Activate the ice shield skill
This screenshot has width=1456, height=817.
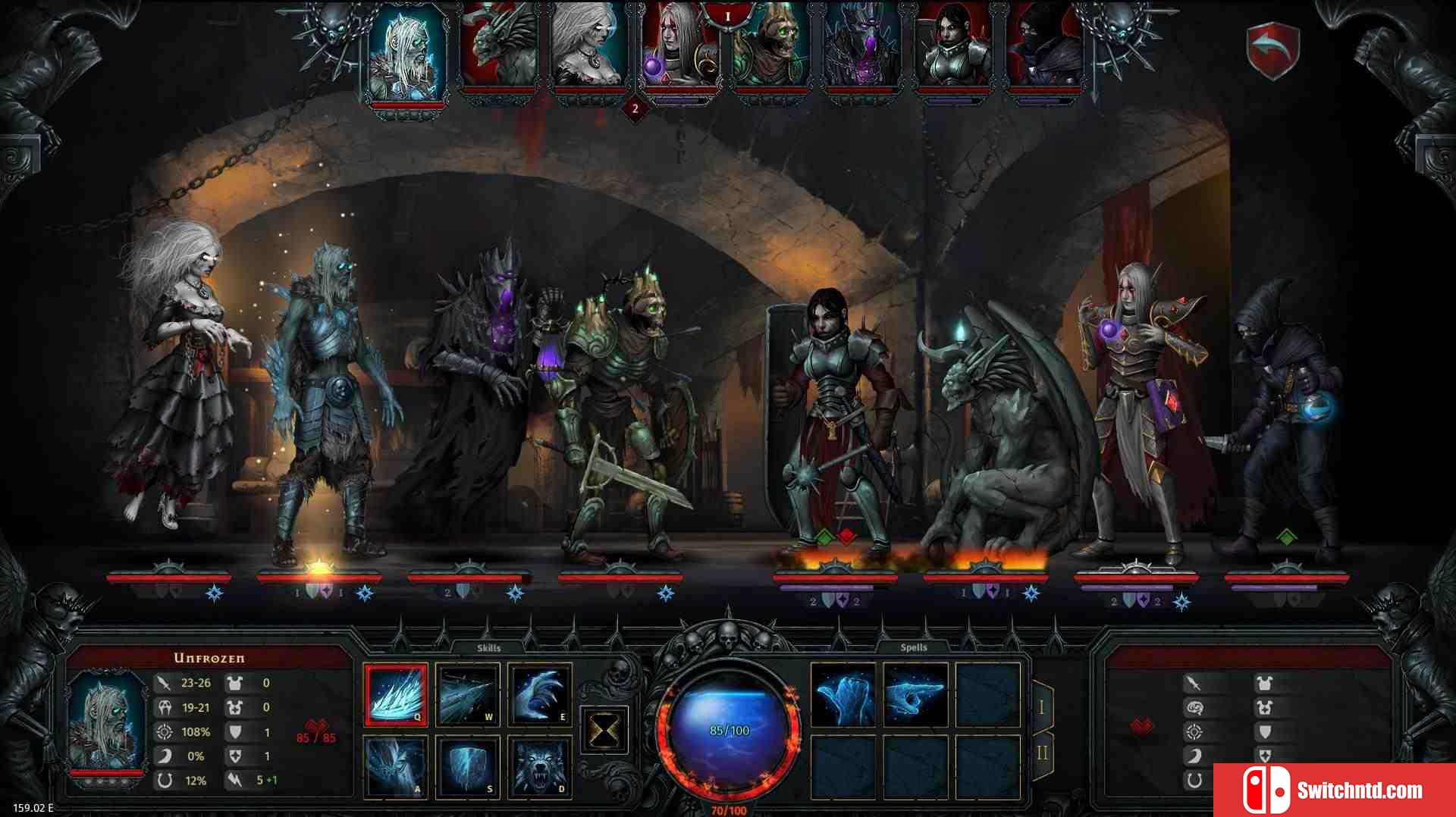point(468,766)
